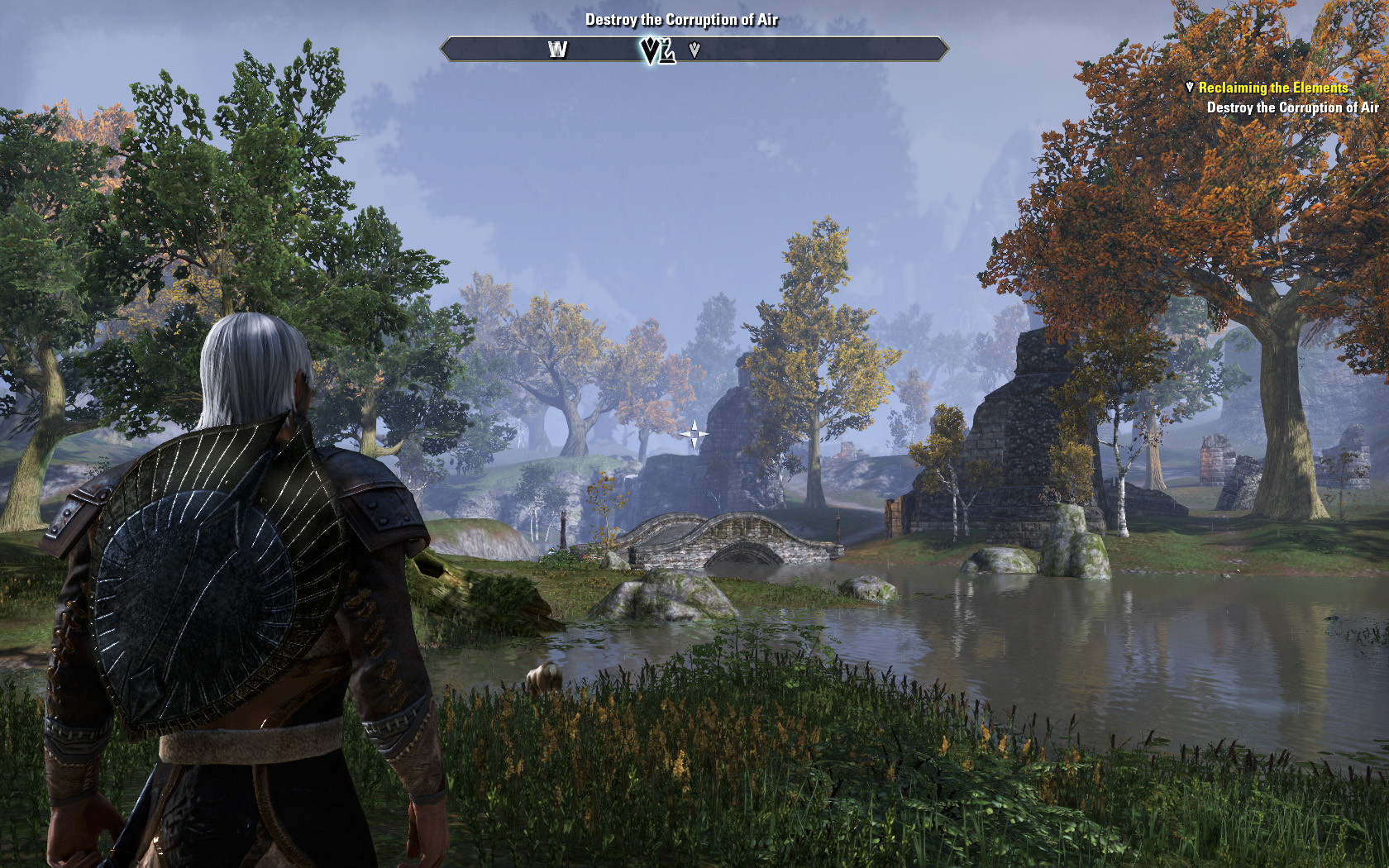Click the Destroy the Corruption of Air tracker objective
The height and width of the screenshot is (868, 1389).
[1292, 107]
